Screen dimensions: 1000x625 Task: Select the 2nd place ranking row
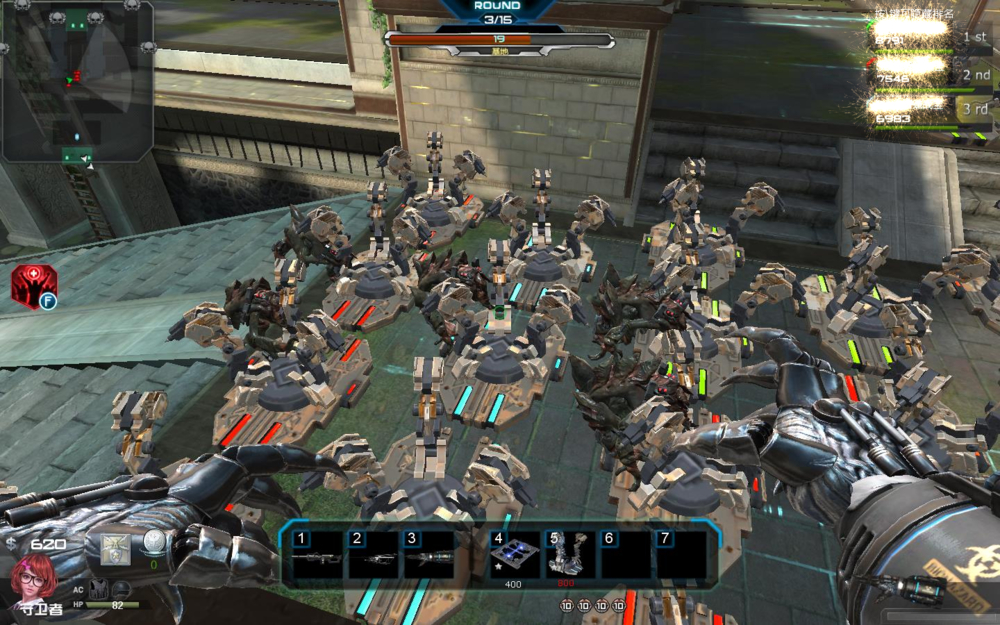tap(928, 73)
